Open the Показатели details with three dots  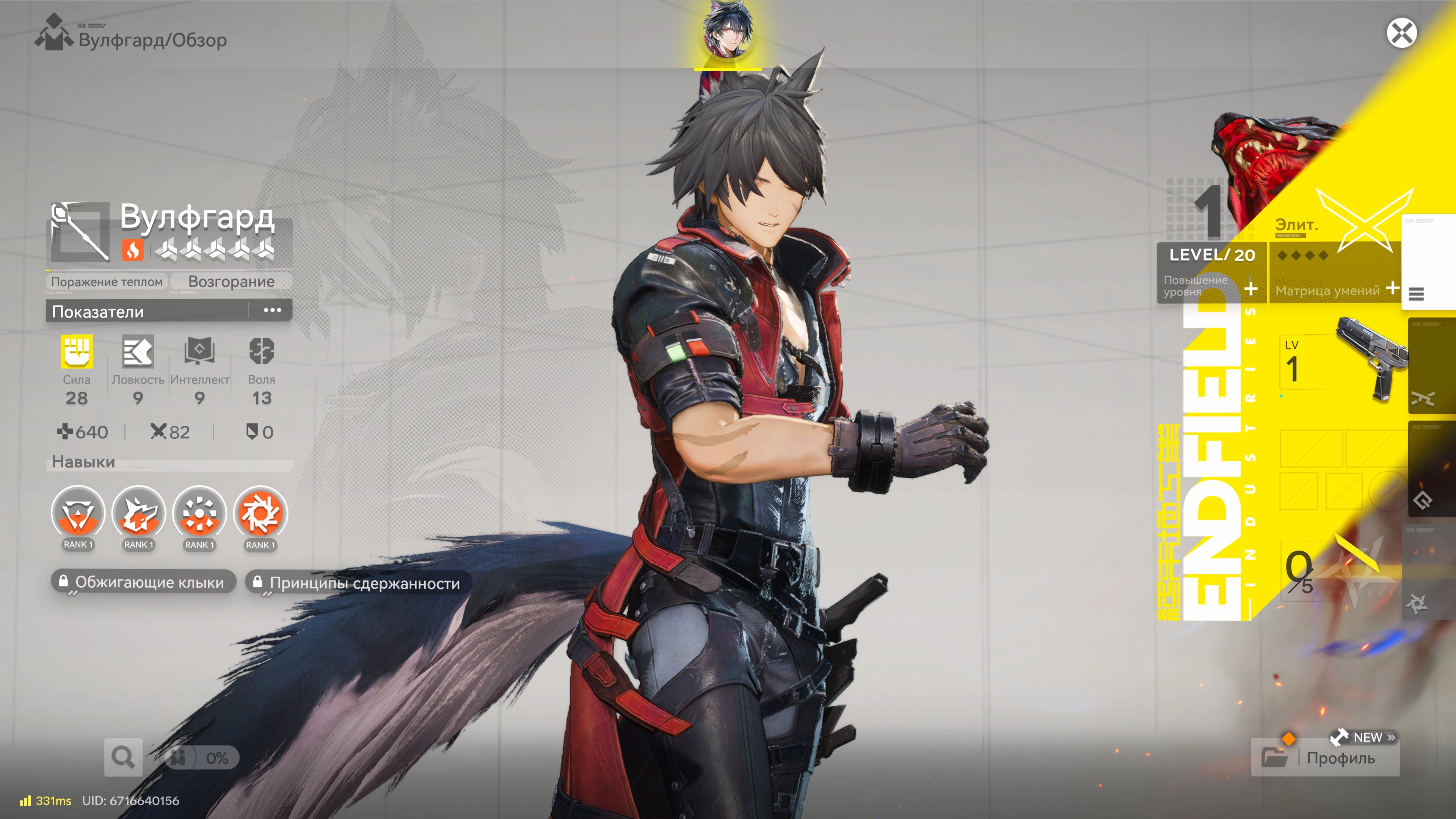click(x=272, y=310)
